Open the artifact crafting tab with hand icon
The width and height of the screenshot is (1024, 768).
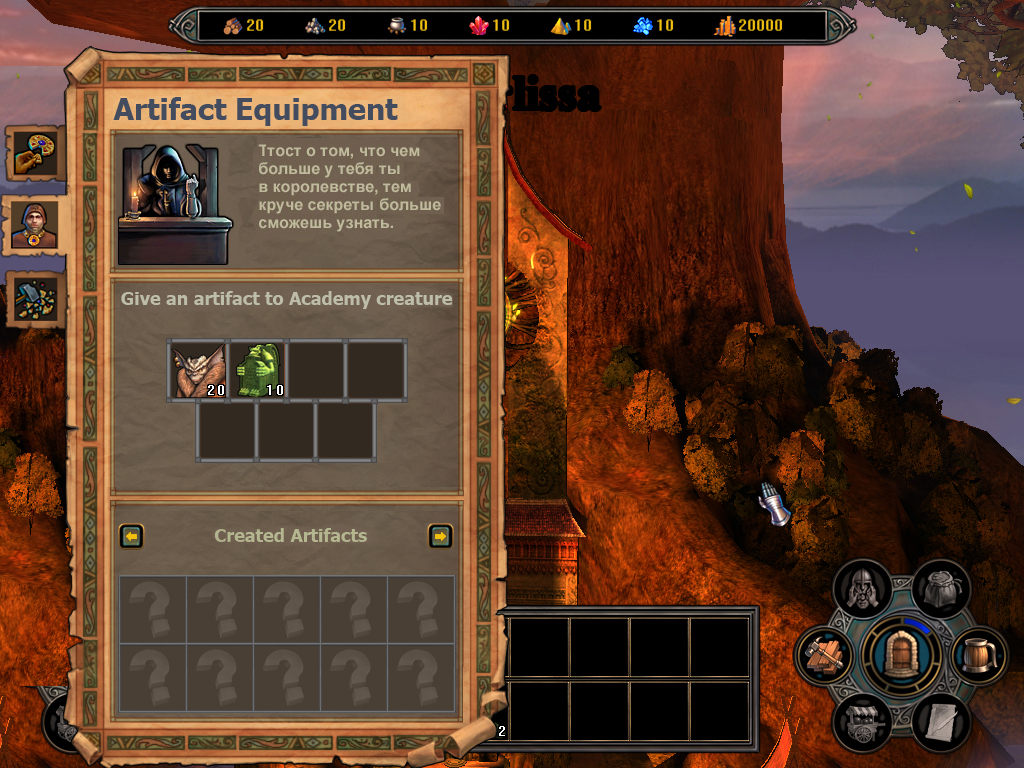click(37, 153)
